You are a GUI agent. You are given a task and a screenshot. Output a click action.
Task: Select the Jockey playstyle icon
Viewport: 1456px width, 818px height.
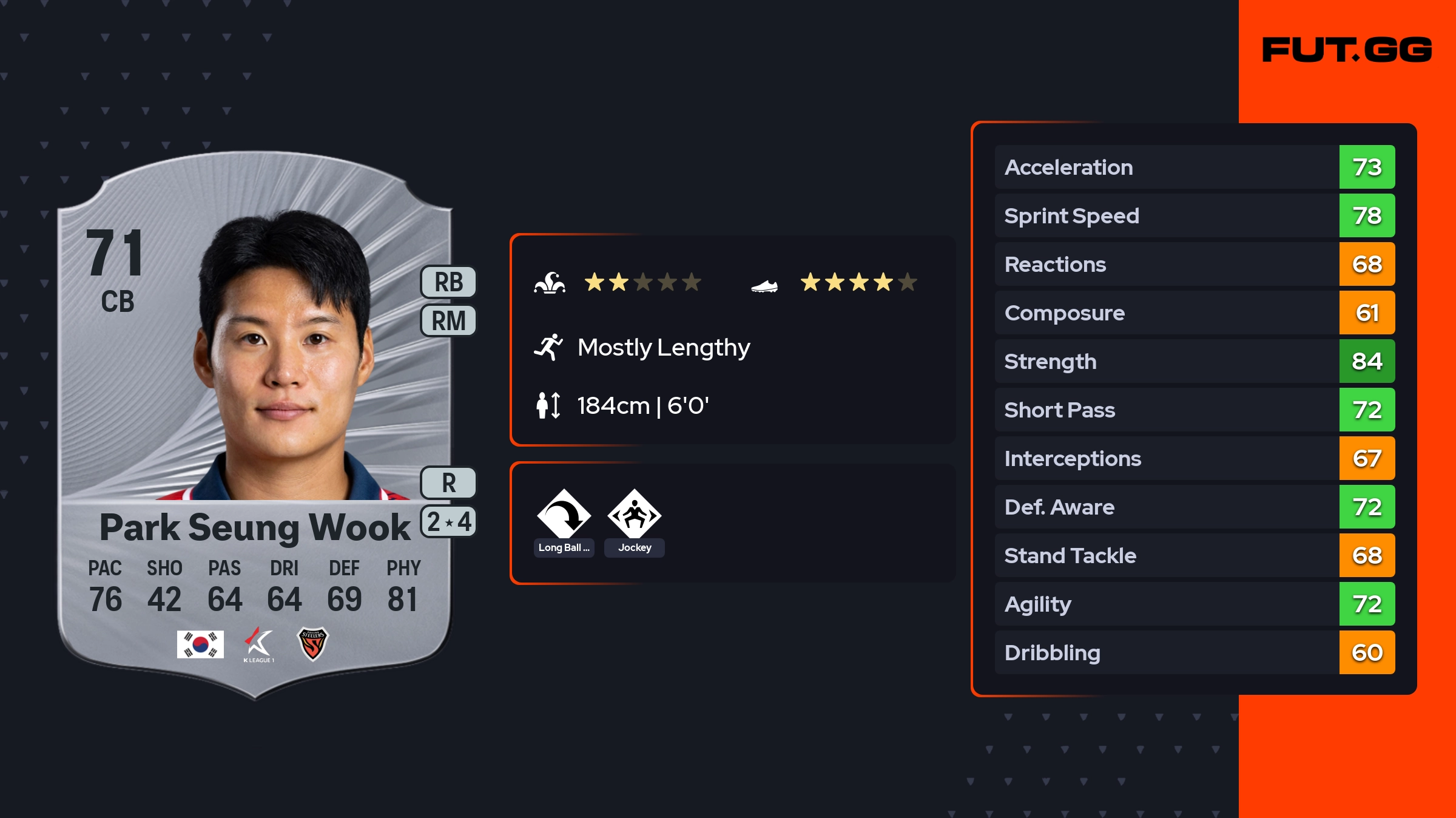(x=634, y=515)
